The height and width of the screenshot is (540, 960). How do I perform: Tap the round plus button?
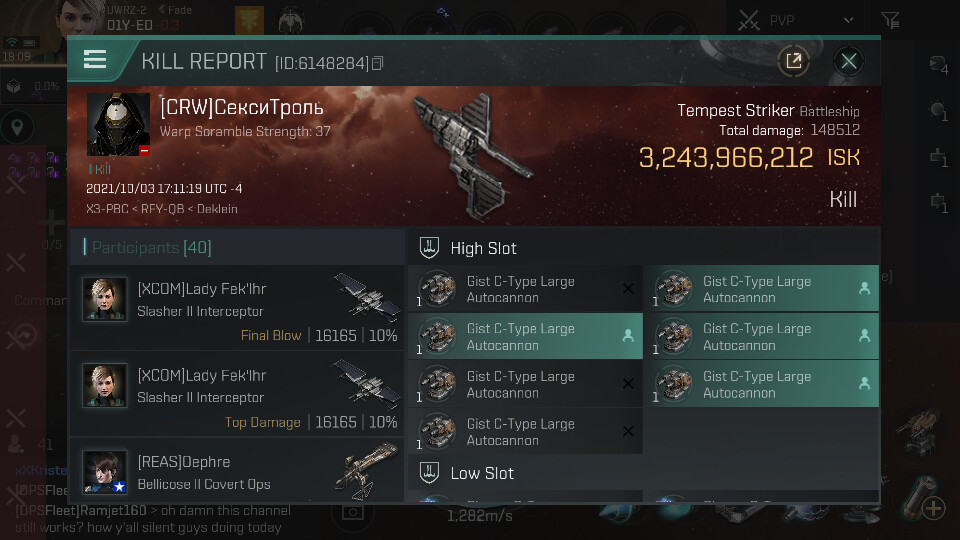(x=933, y=508)
